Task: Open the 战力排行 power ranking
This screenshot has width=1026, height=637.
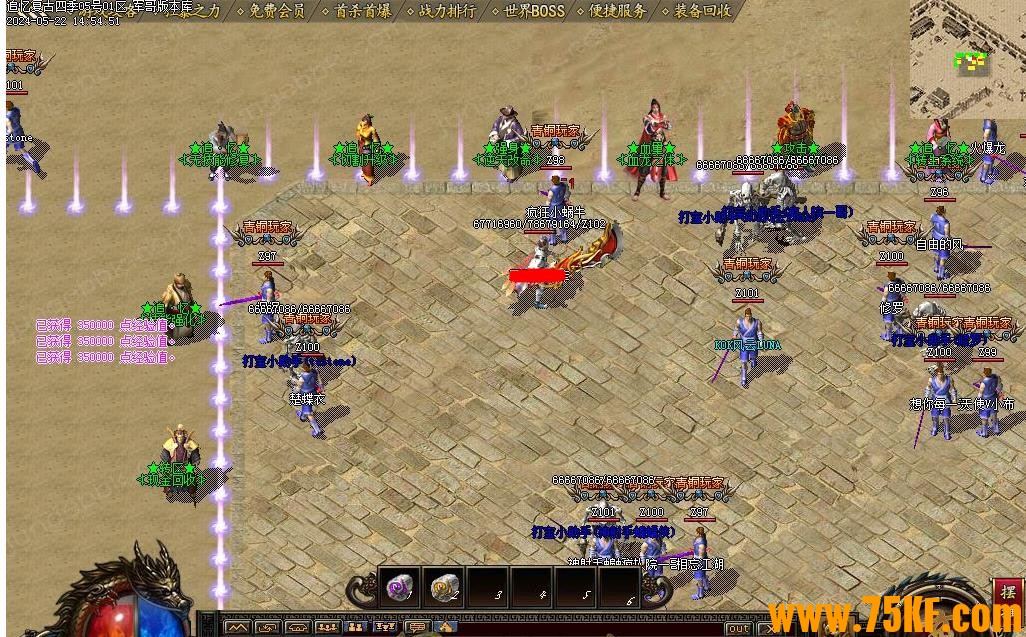Action: (447, 11)
